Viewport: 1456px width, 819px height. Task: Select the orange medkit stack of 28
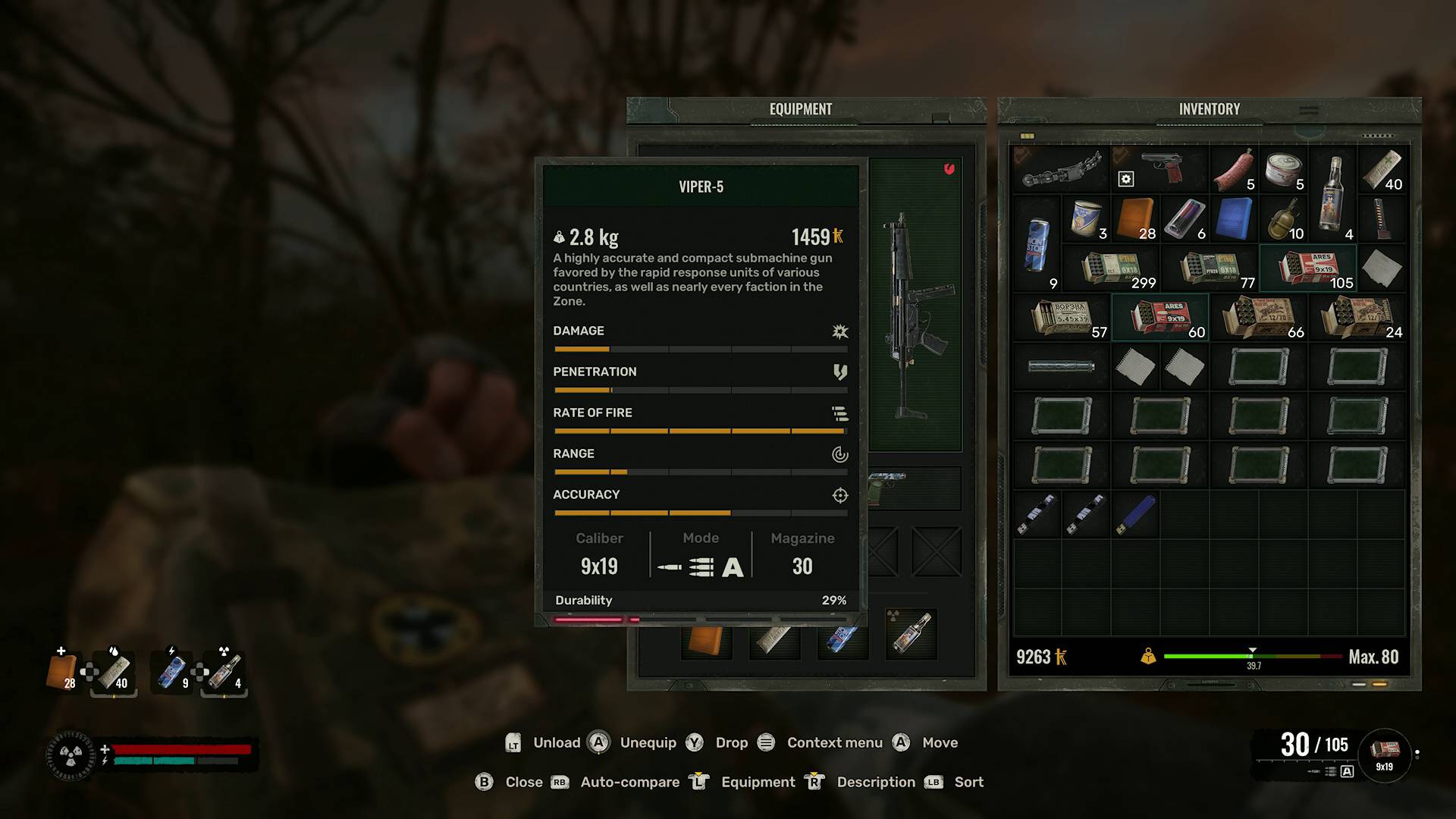tap(1135, 219)
